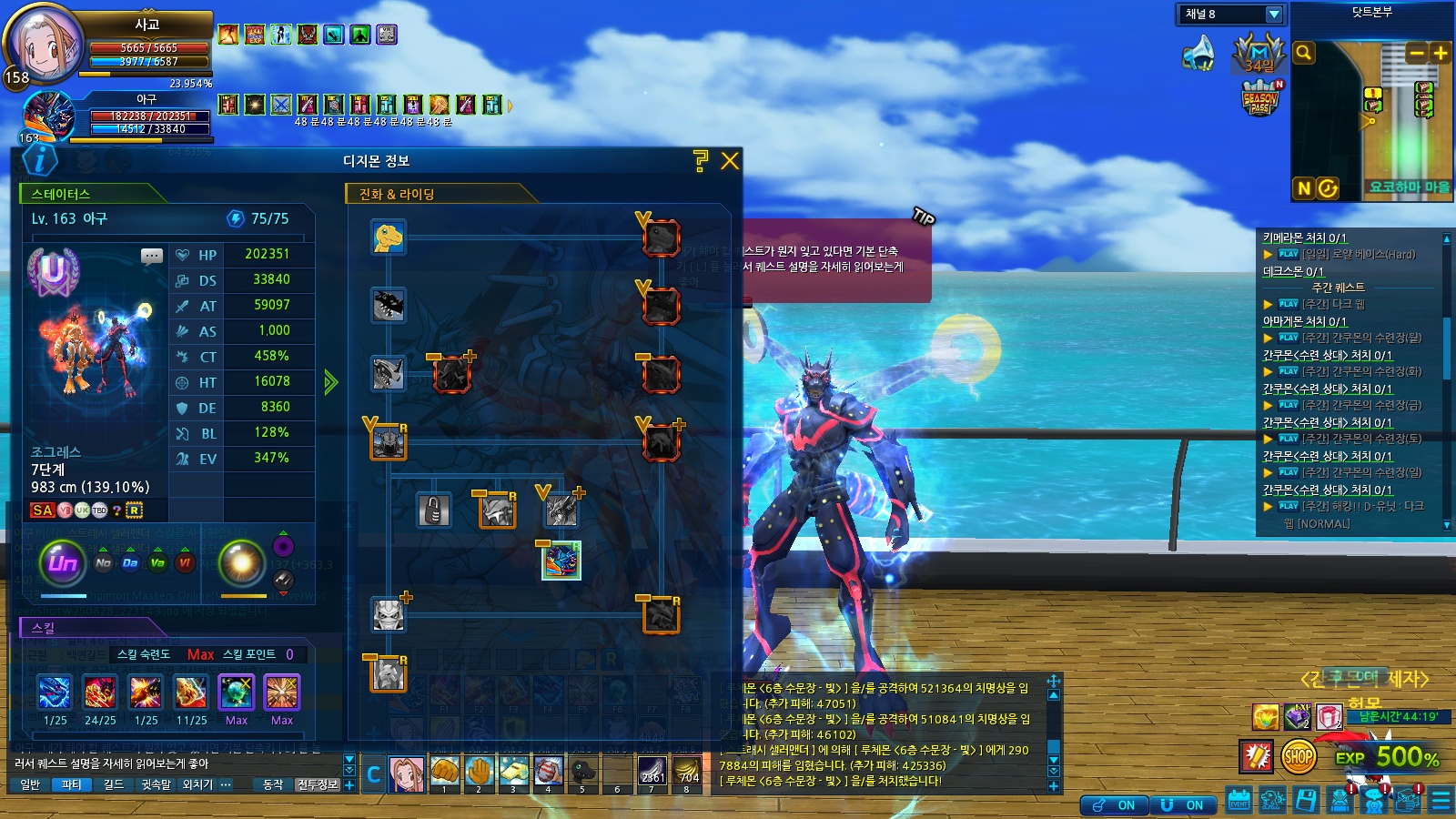This screenshot has height=819, width=1456.
Task: Switch chat to the 파티 tab
Action: 72,784
